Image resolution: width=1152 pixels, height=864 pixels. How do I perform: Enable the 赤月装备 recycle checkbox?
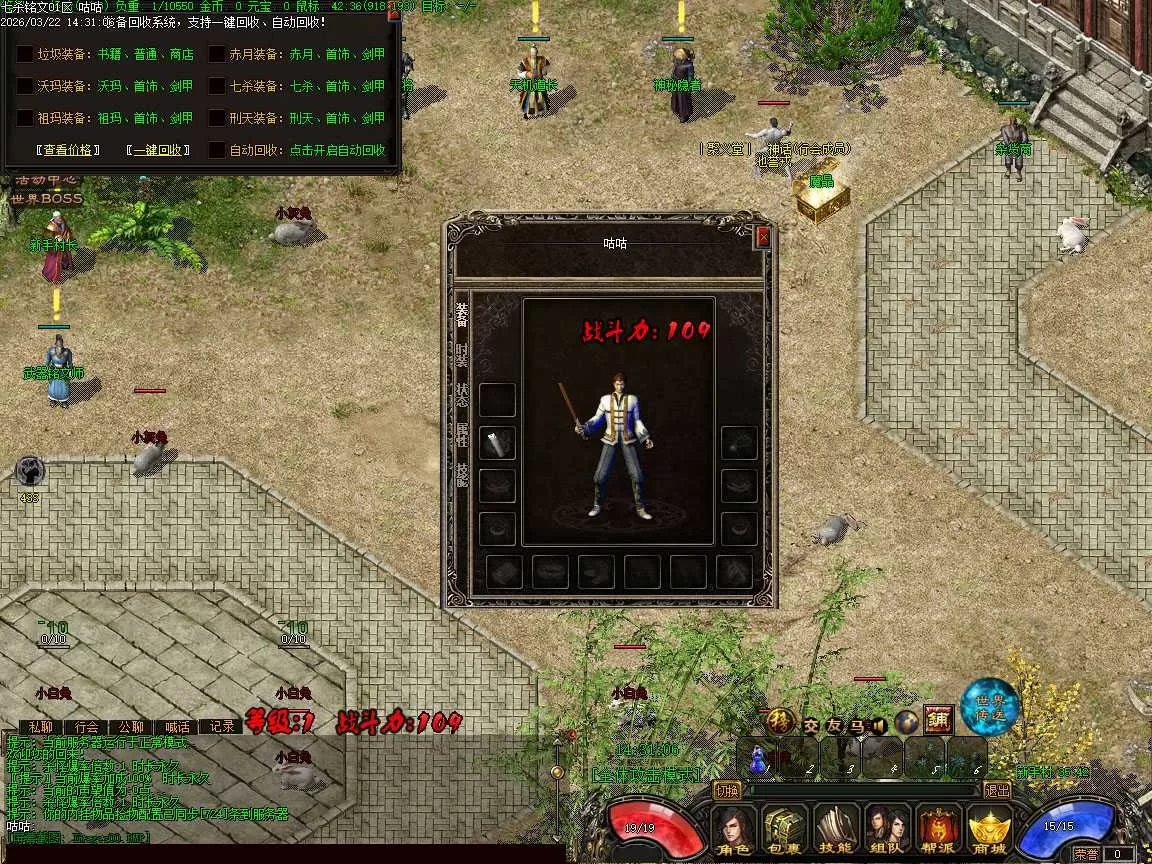[217, 55]
